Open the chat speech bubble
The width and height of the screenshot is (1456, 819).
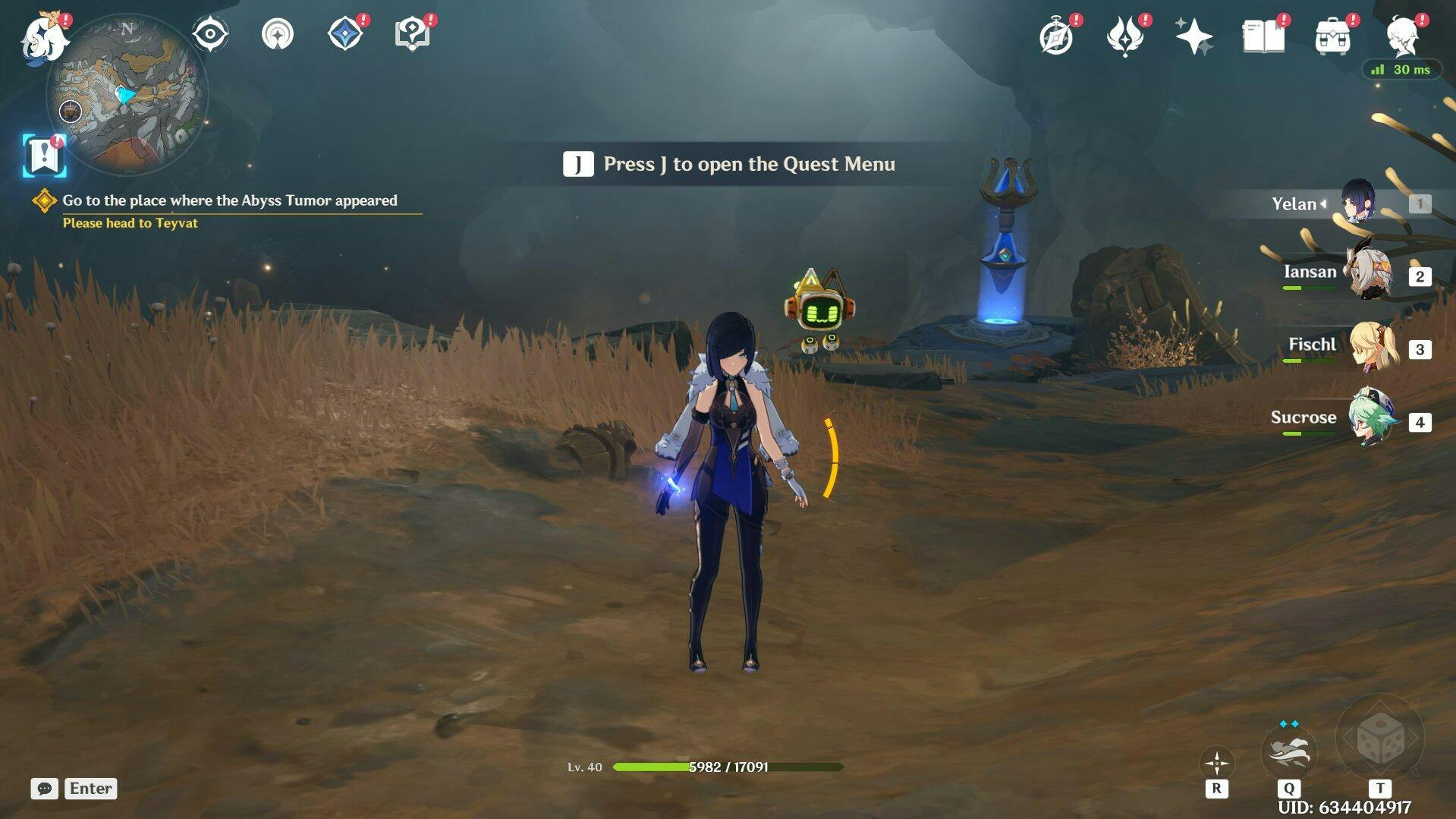(44, 789)
